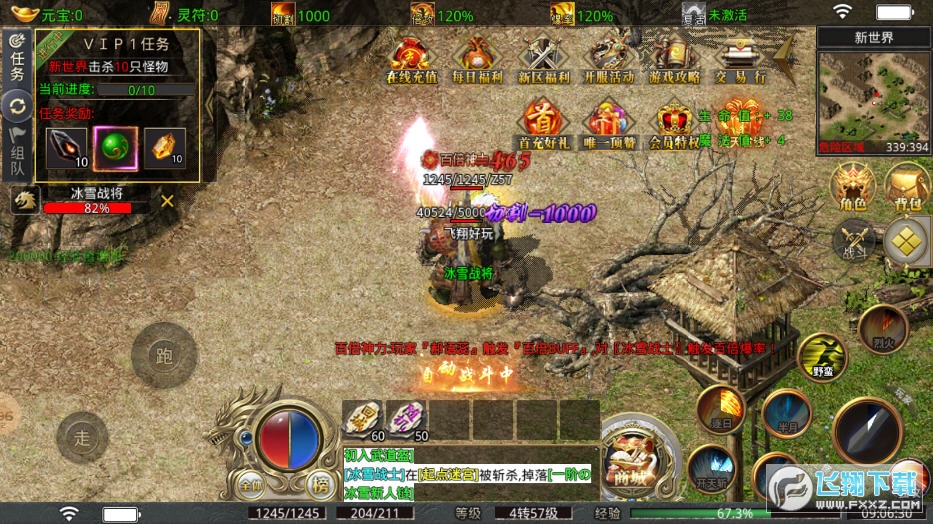Open the 交易行 trading house

click(741, 59)
